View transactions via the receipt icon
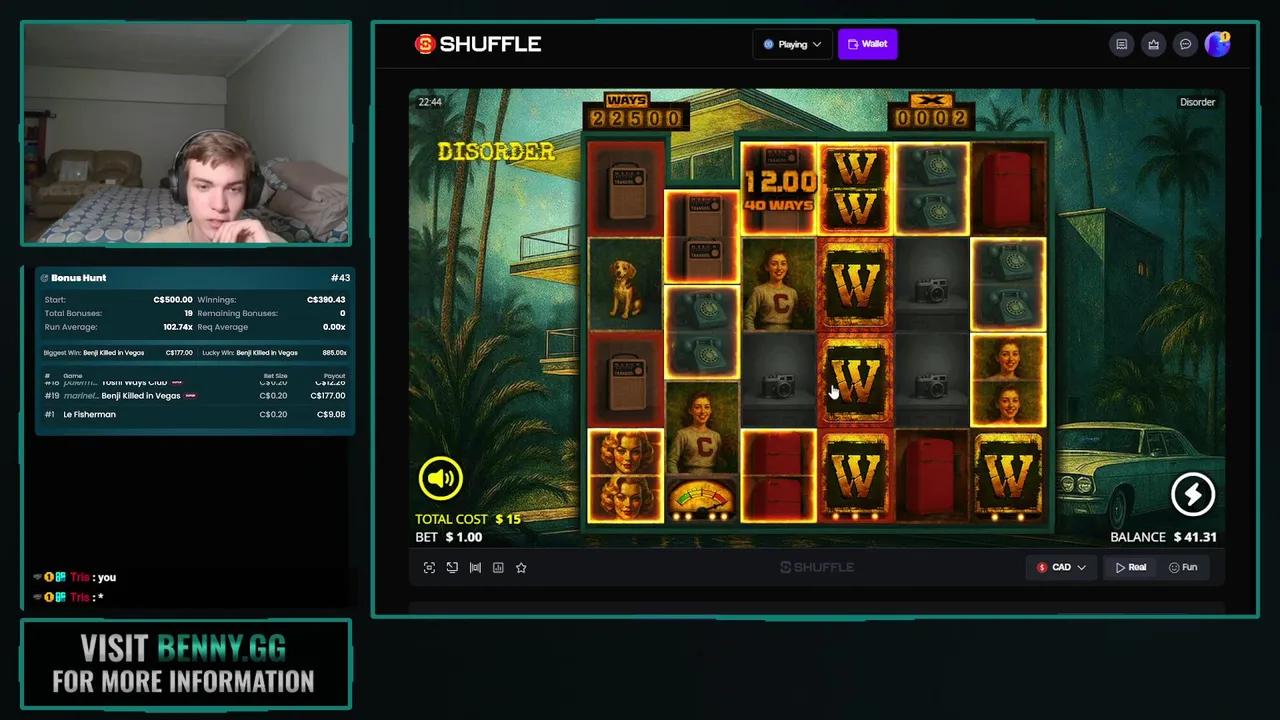 click(1121, 44)
